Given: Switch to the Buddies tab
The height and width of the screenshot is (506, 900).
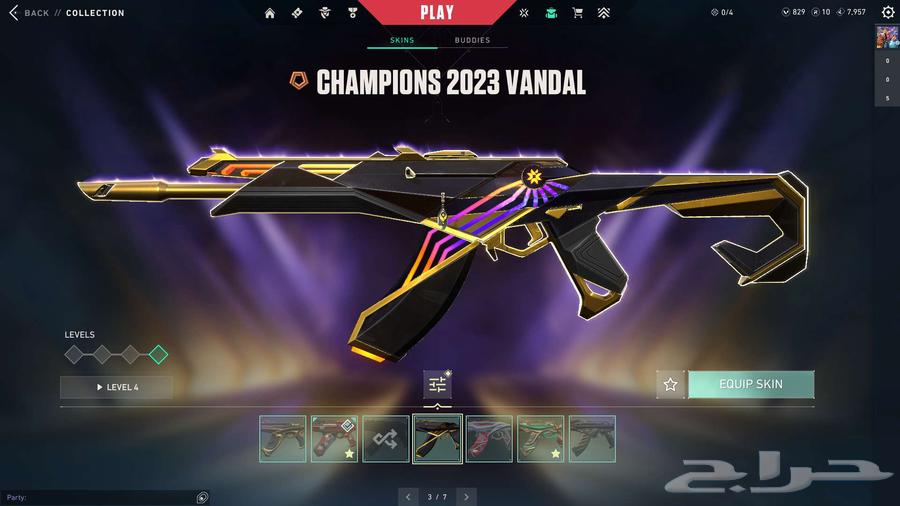Looking at the screenshot, I should tap(472, 40).
